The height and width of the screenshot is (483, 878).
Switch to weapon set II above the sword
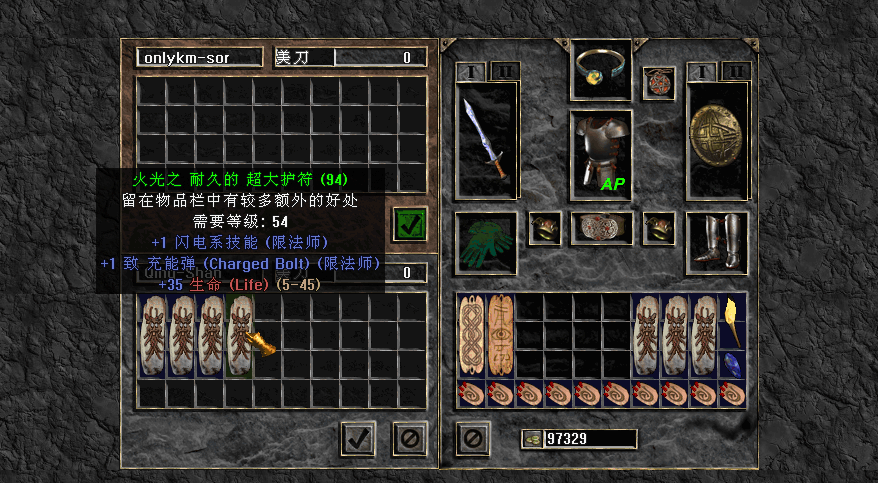[503, 71]
